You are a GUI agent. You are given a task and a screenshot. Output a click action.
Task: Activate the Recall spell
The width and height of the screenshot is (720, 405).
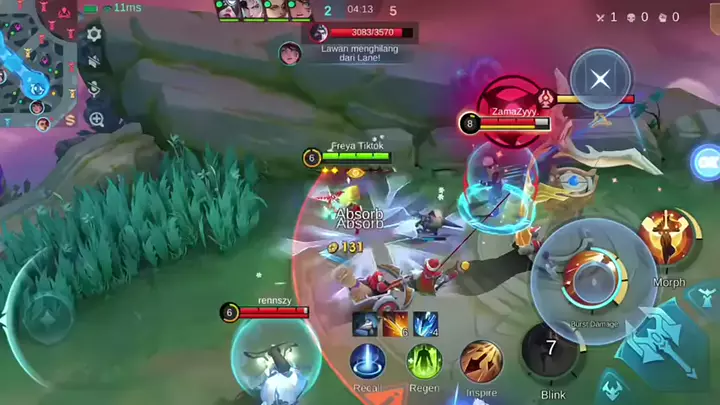tap(368, 361)
